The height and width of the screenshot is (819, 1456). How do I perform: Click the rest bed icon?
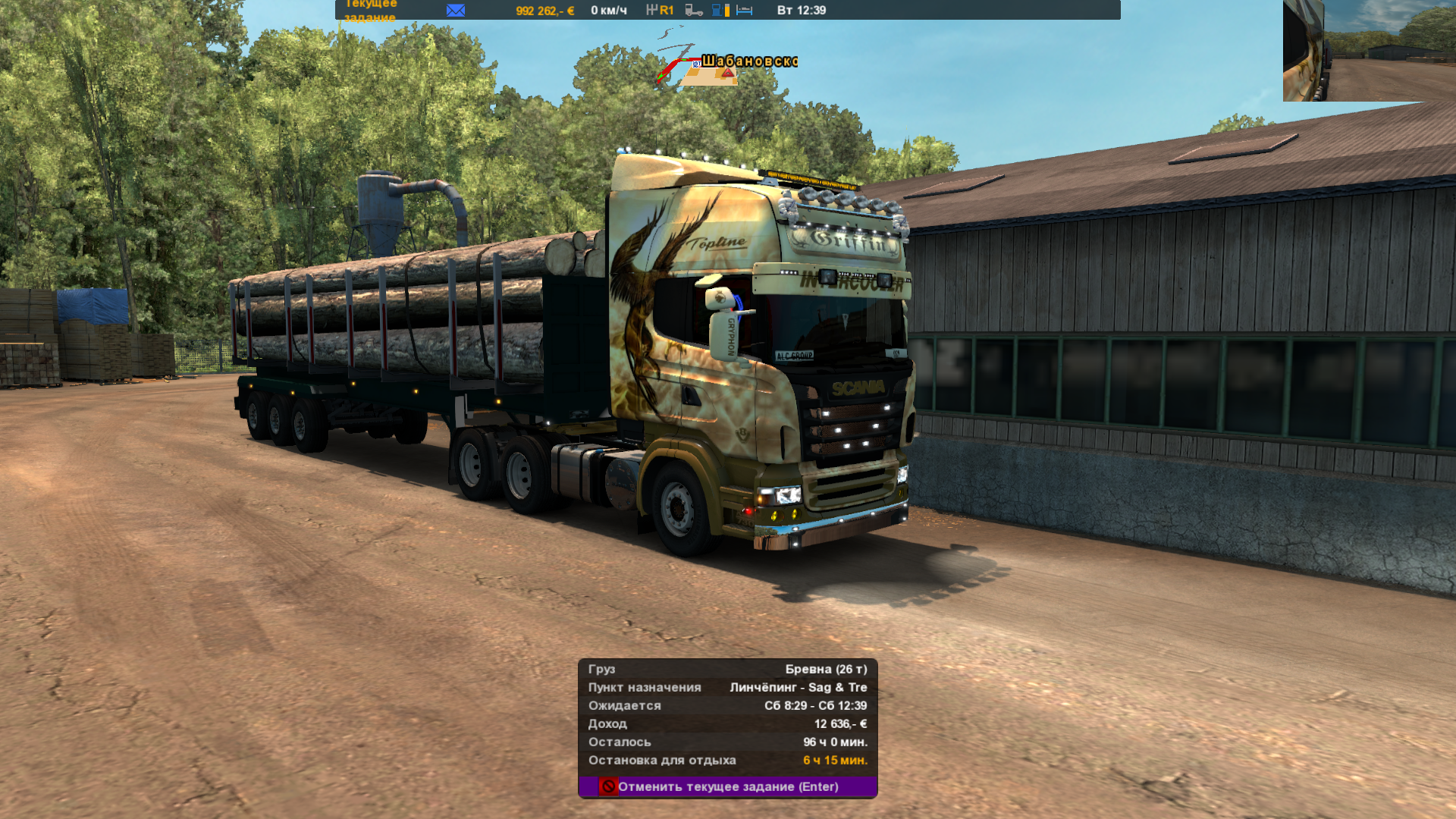(744, 10)
